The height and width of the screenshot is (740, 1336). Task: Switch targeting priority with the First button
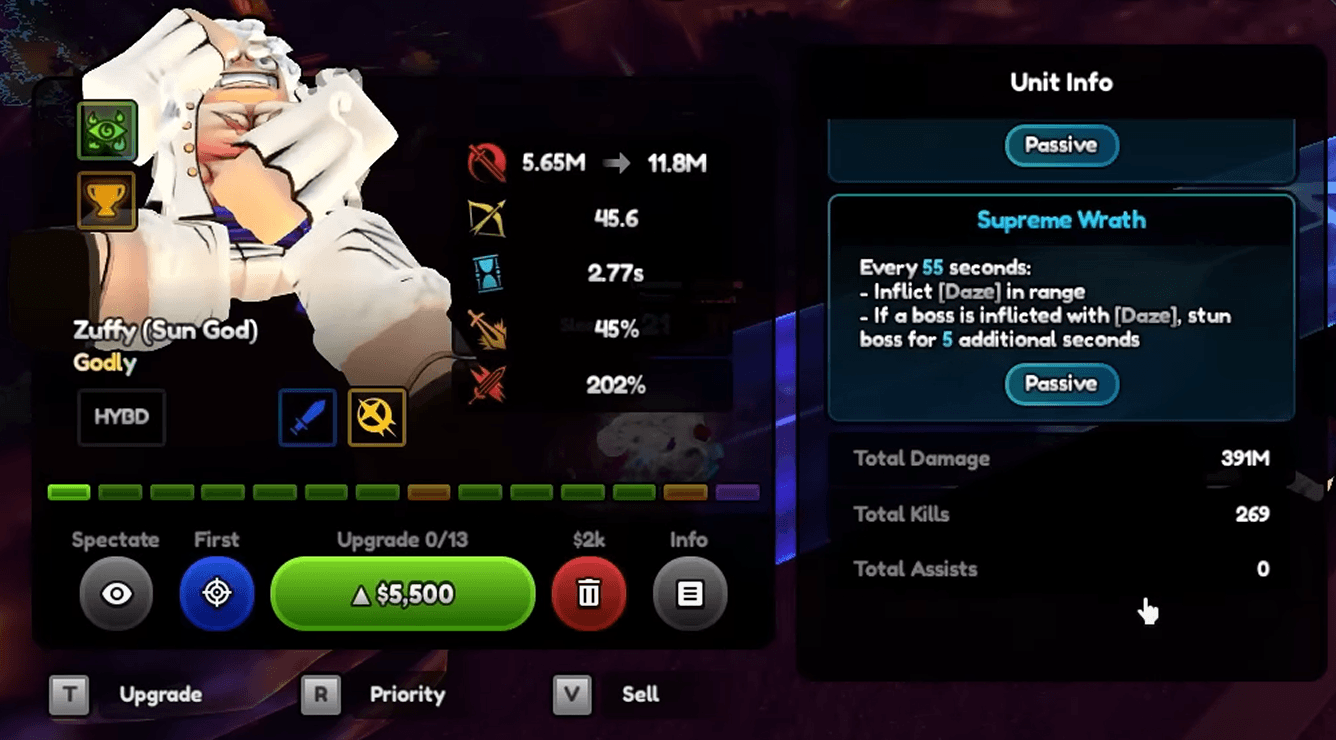[217, 593]
